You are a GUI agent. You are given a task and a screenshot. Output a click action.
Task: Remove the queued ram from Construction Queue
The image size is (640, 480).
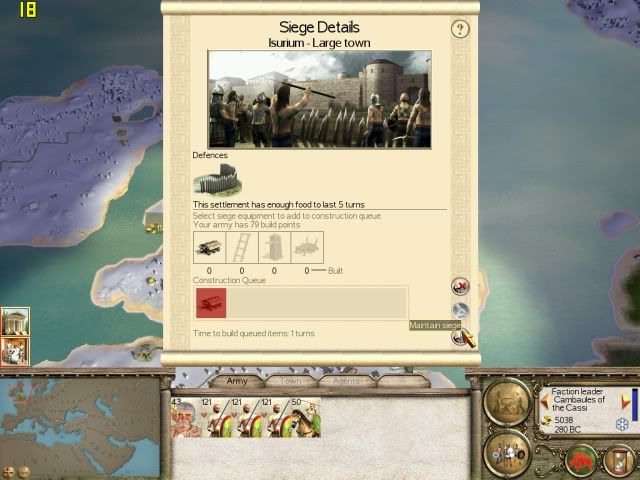point(211,303)
